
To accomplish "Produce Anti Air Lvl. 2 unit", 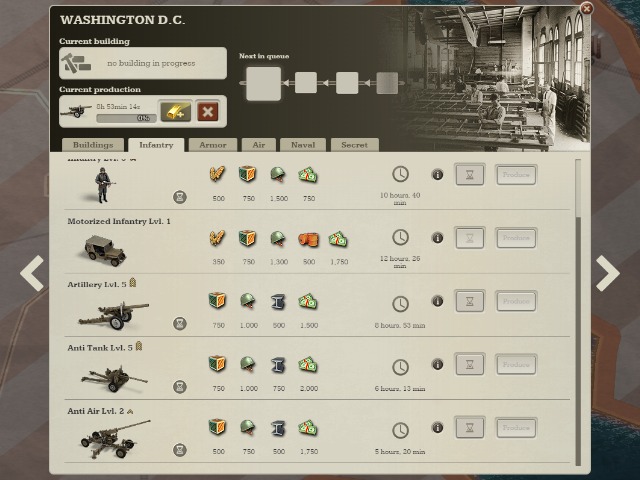I will [x=516, y=428].
